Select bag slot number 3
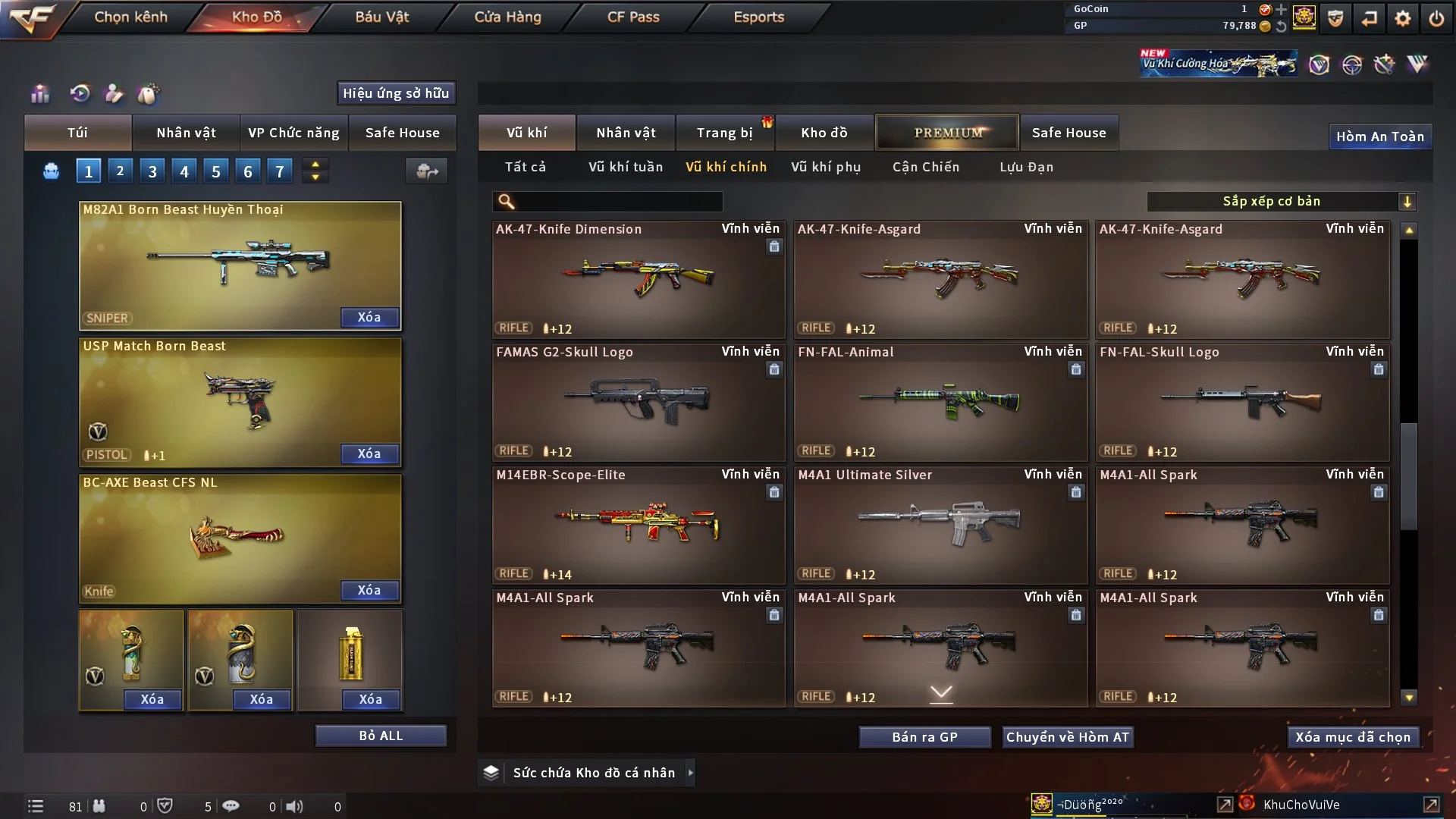 click(x=152, y=171)
